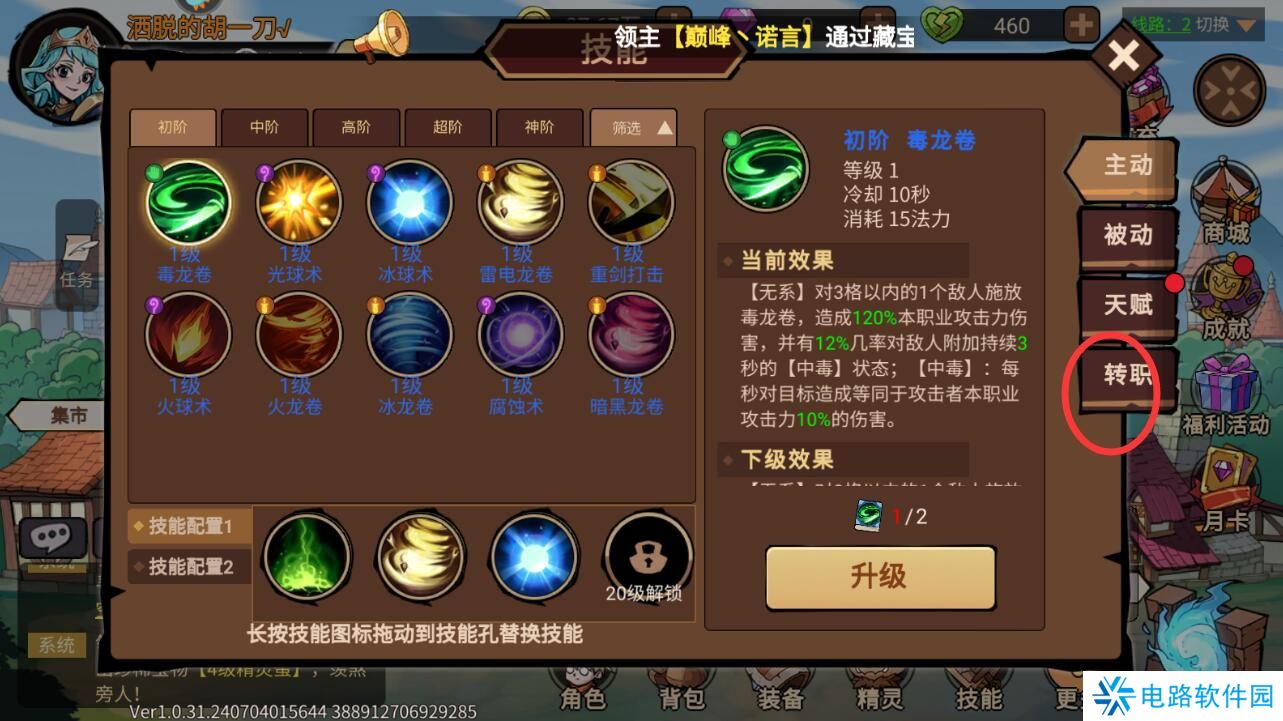Collapse the 筛选 filter dropdown
The image size is (1283, 721).
pyautogui.click(x=633, y=128)
